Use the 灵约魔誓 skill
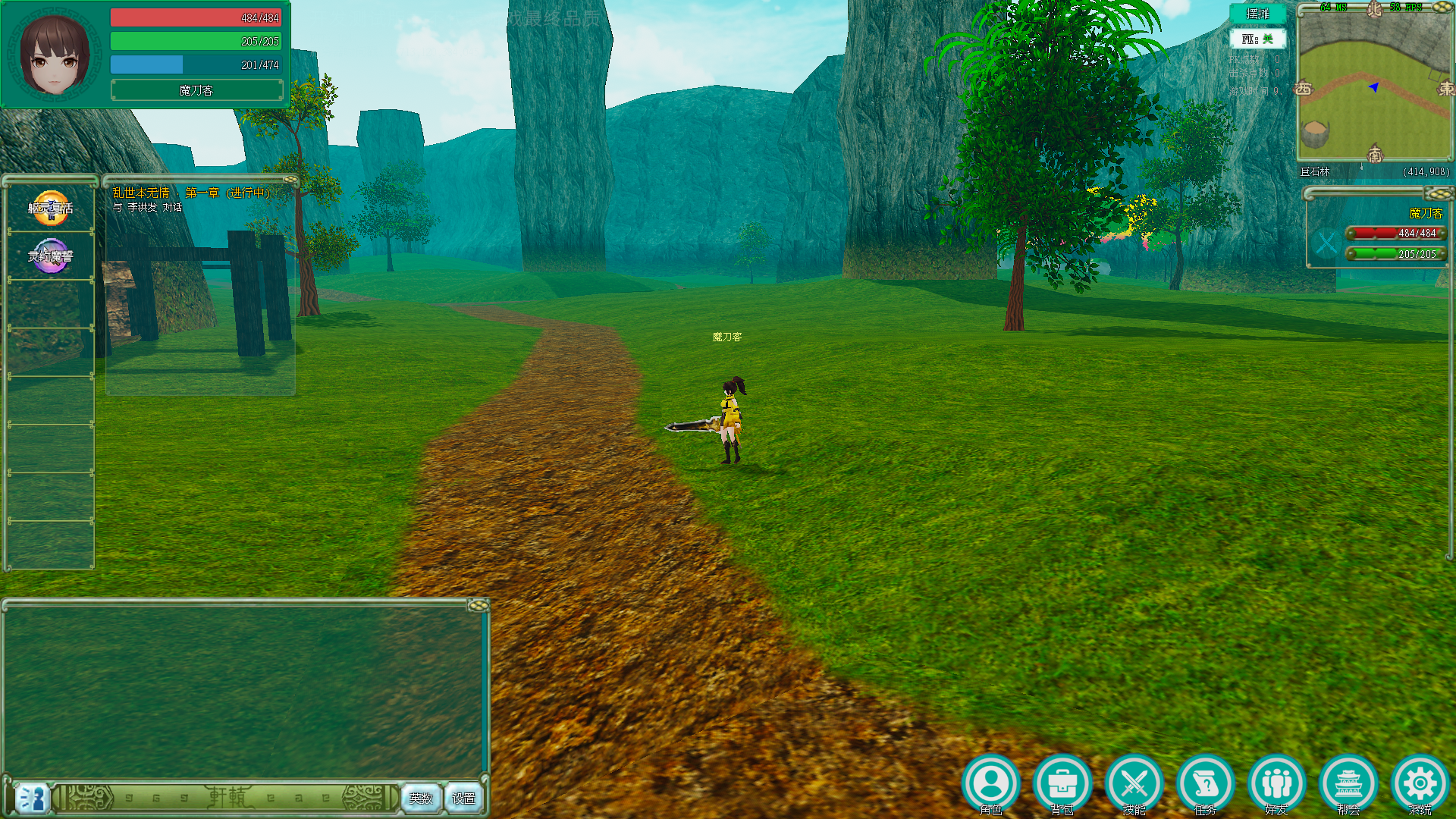The image size is (1456, 819). click(x=51, y=256)
